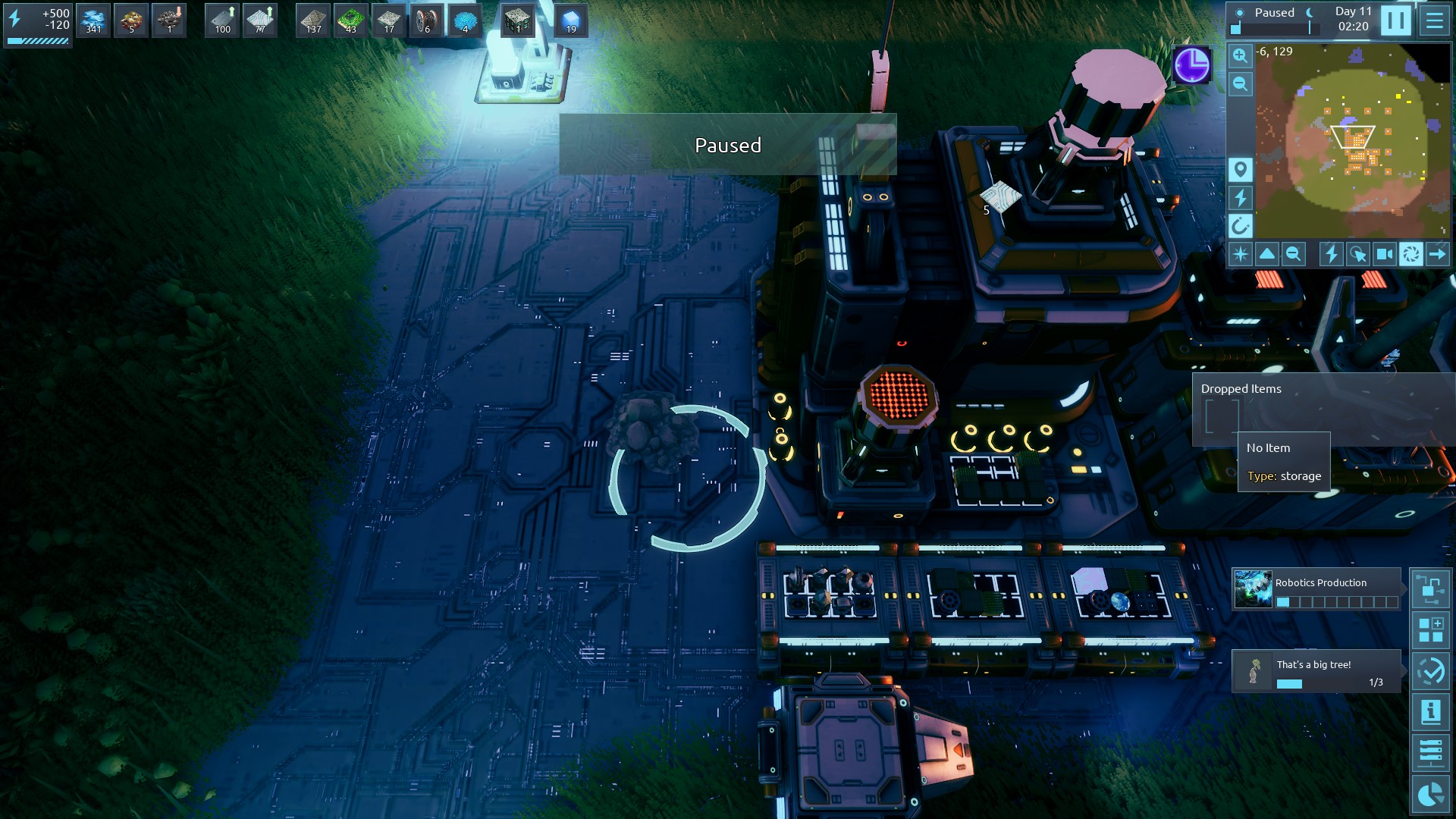Open the info book codex button
The image size is (1456, 819).
(x=1430, y=712)
